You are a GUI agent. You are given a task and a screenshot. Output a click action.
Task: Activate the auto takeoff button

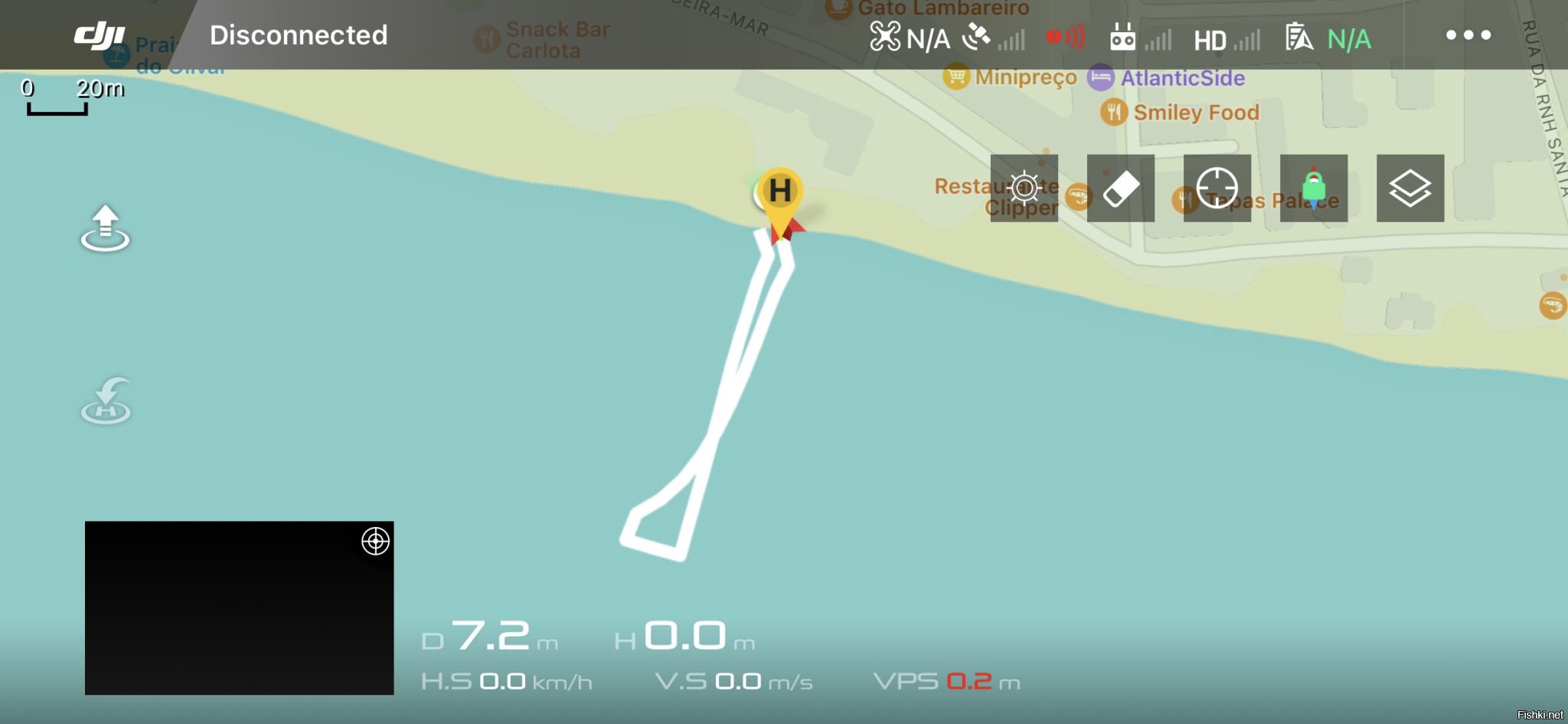[x=106, y=228]
